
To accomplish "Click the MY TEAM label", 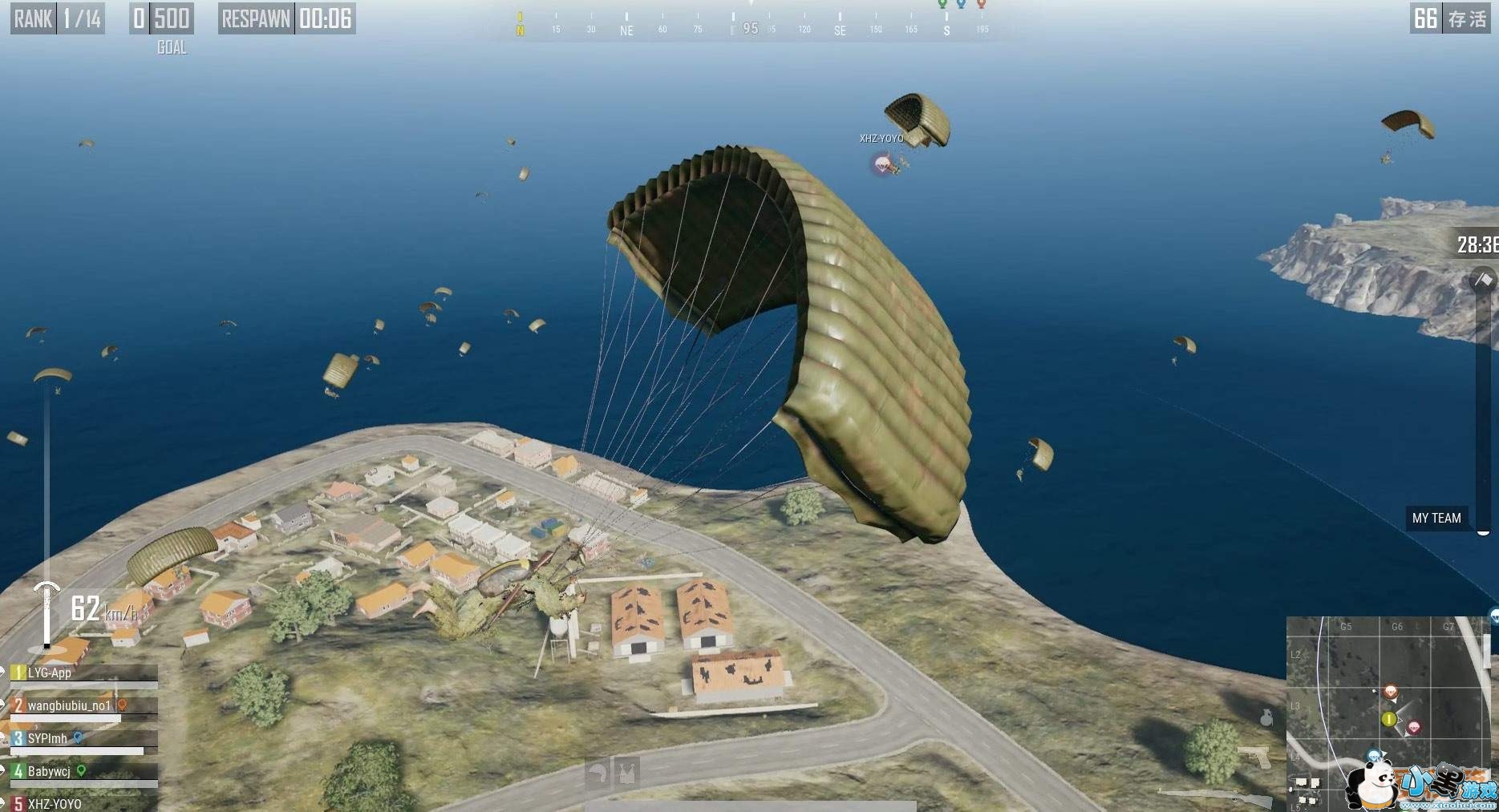I will 1436,518.
